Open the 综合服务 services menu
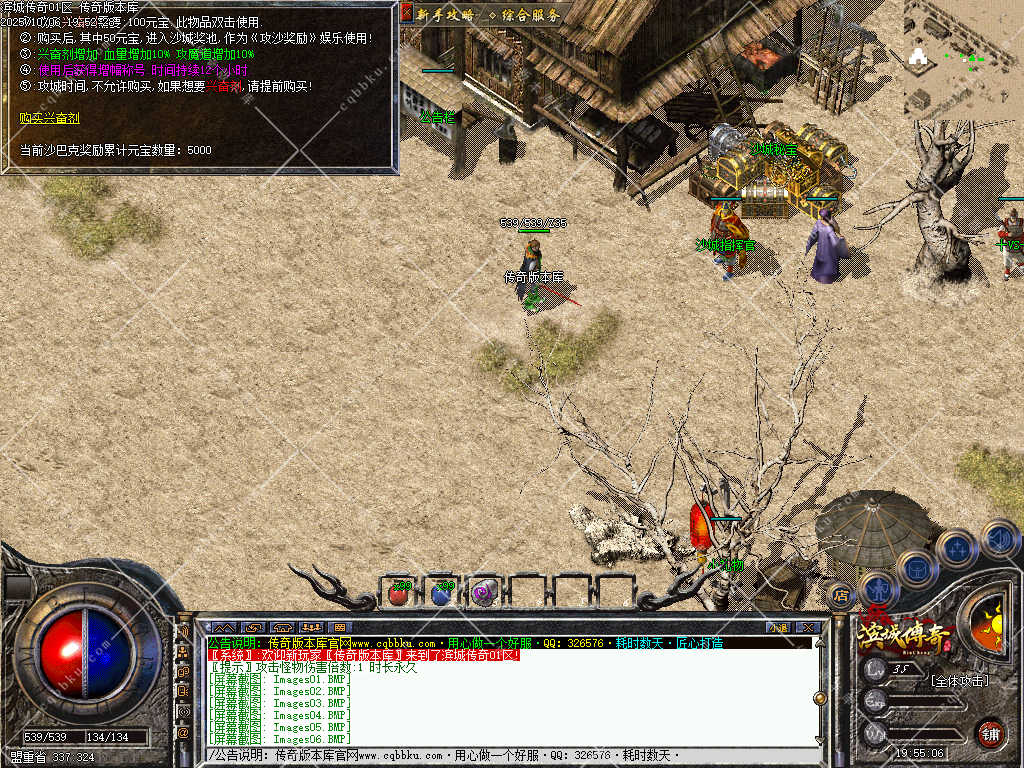 523,14
